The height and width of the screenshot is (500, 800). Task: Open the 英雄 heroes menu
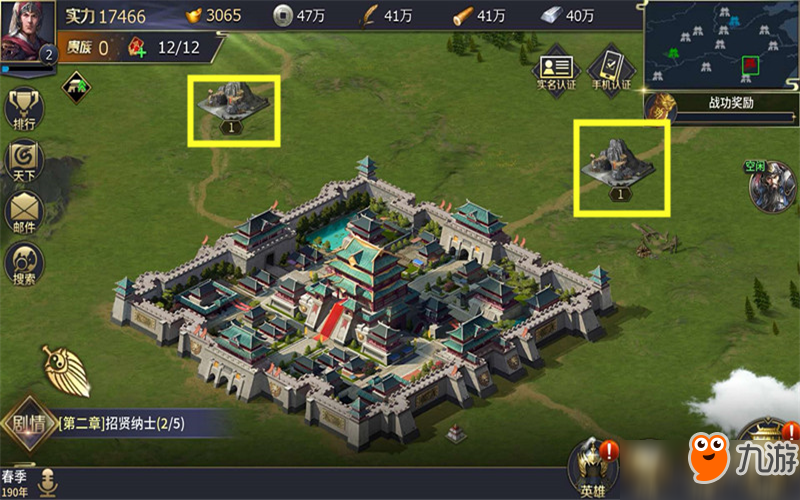coord(592,468)
